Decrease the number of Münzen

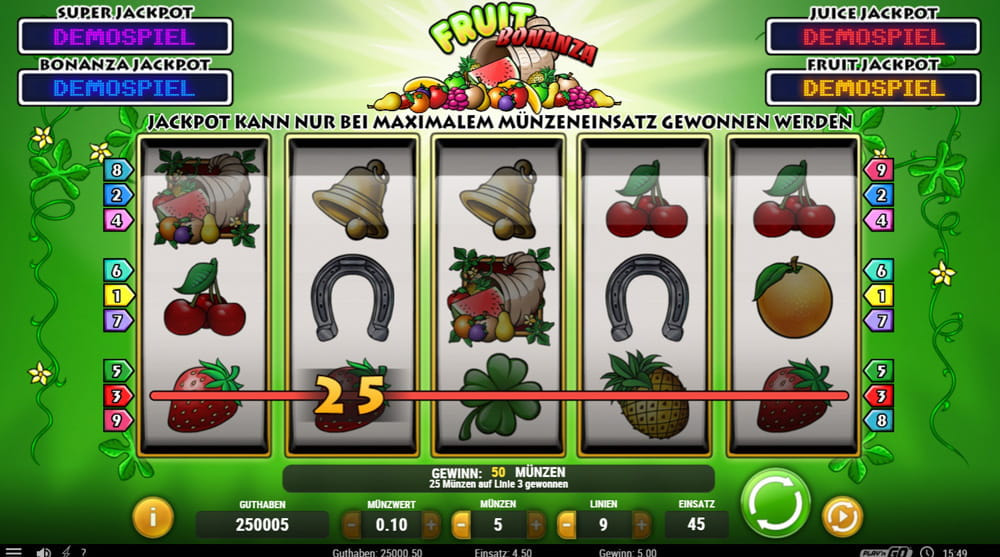click(x=461, y=524)
